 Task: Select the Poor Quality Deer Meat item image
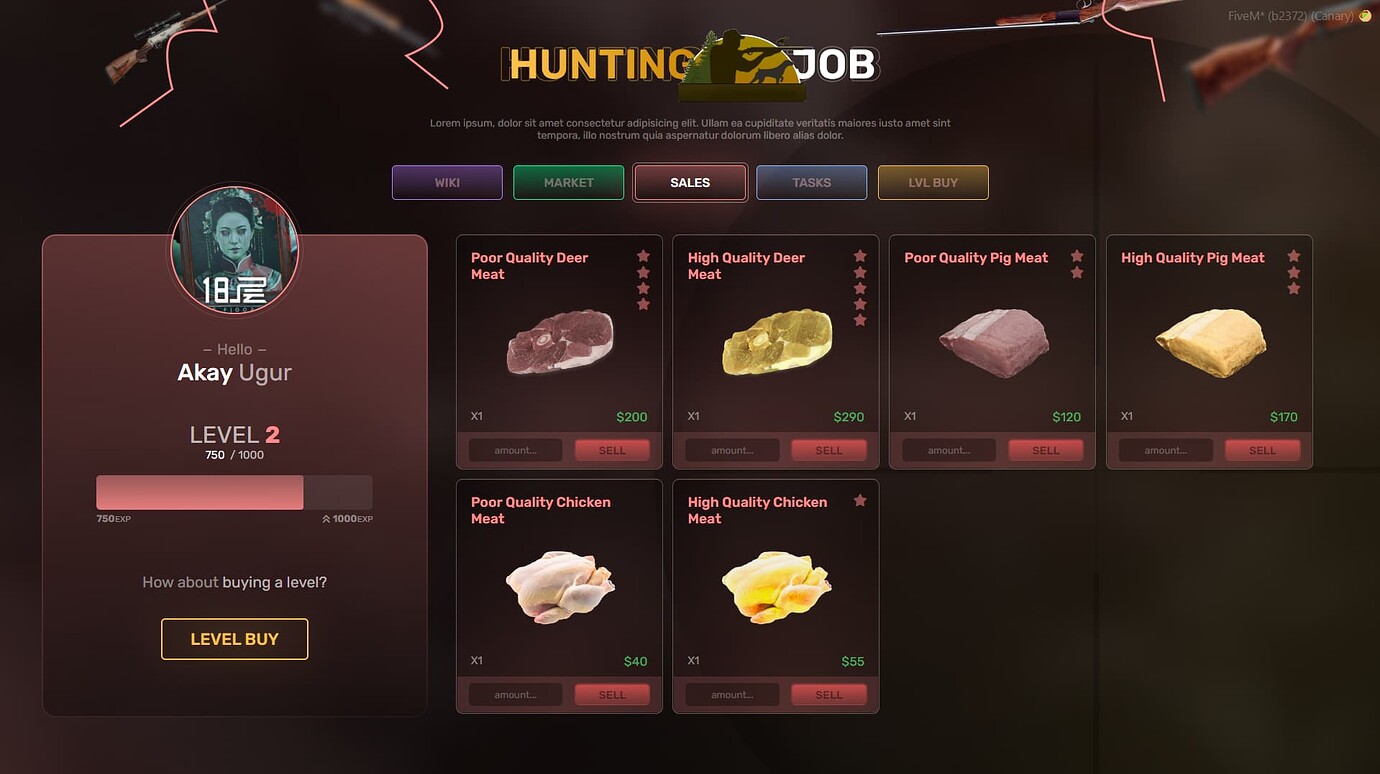tap(560, 342)
